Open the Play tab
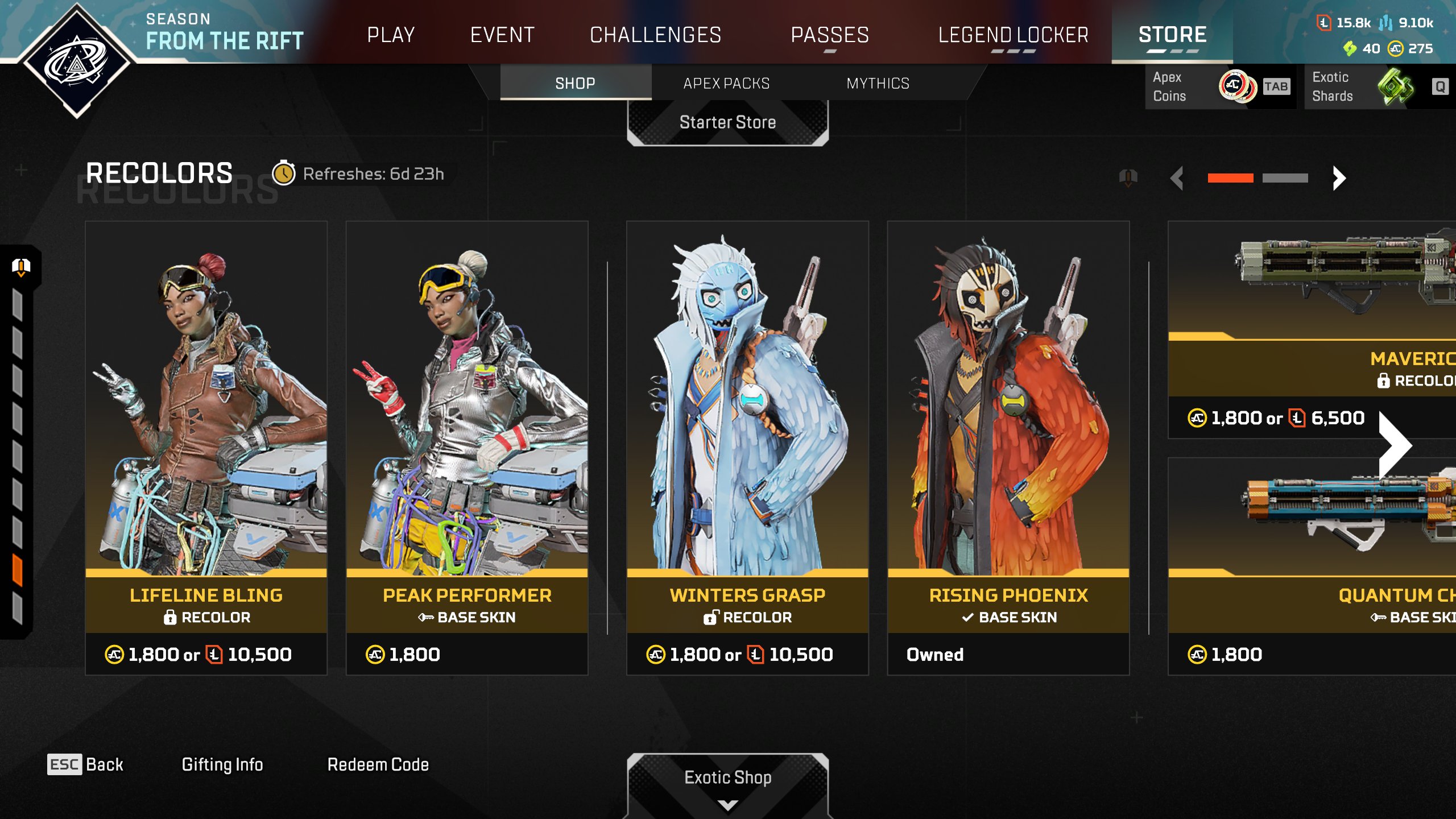 click(391, 35)
